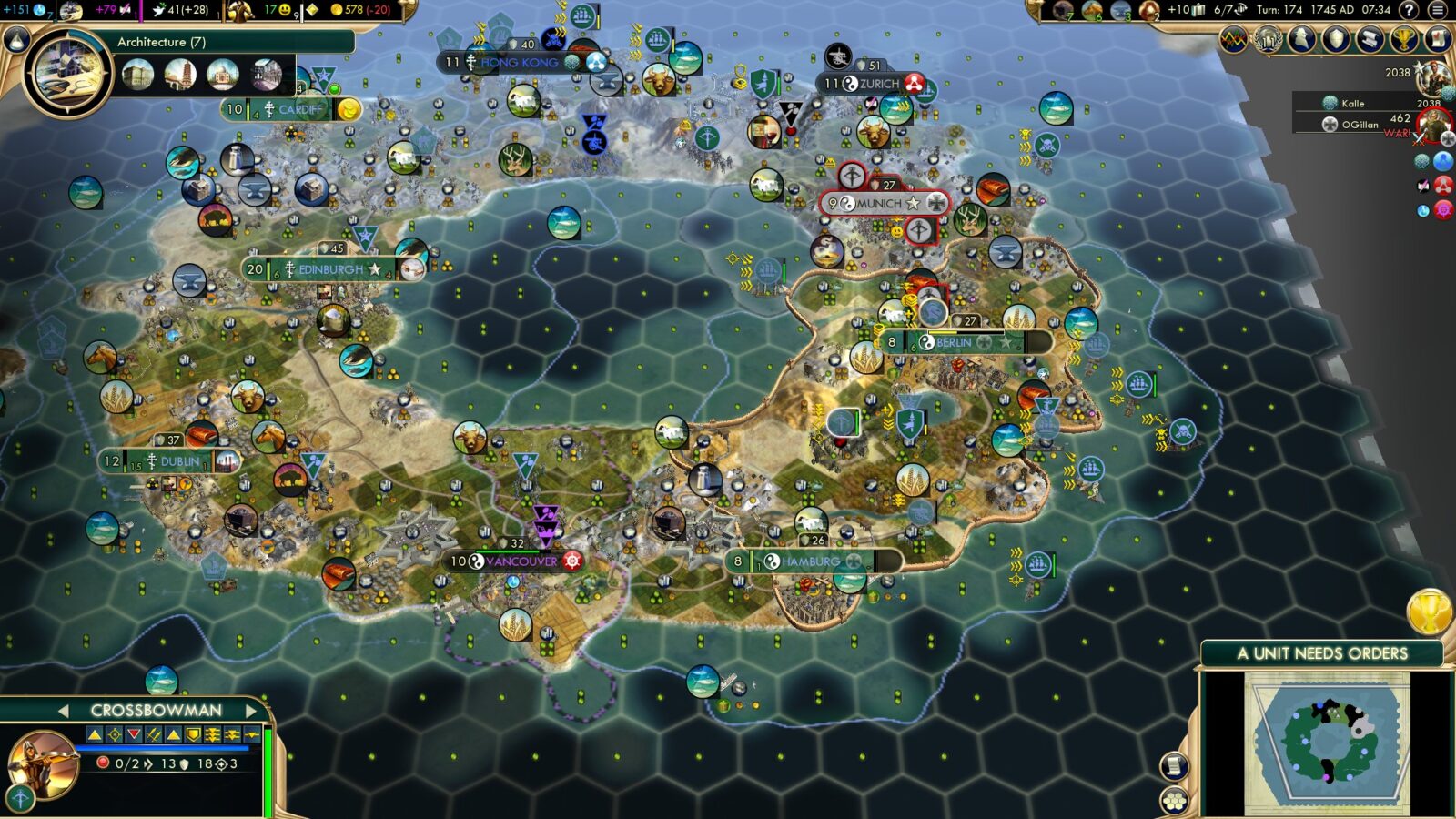The height and width of the screenshot is (819, 1456).
Task: Open the Social Policies laurel icon
Action: [1269, 39]
